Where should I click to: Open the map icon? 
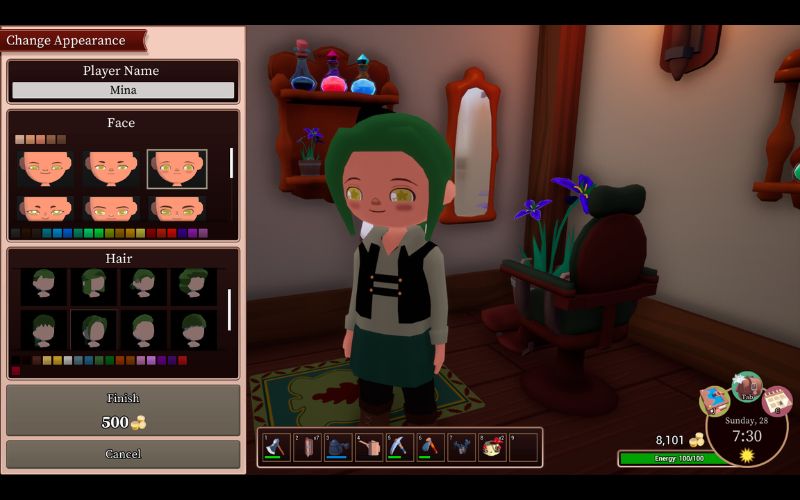(x=714, y=401)
